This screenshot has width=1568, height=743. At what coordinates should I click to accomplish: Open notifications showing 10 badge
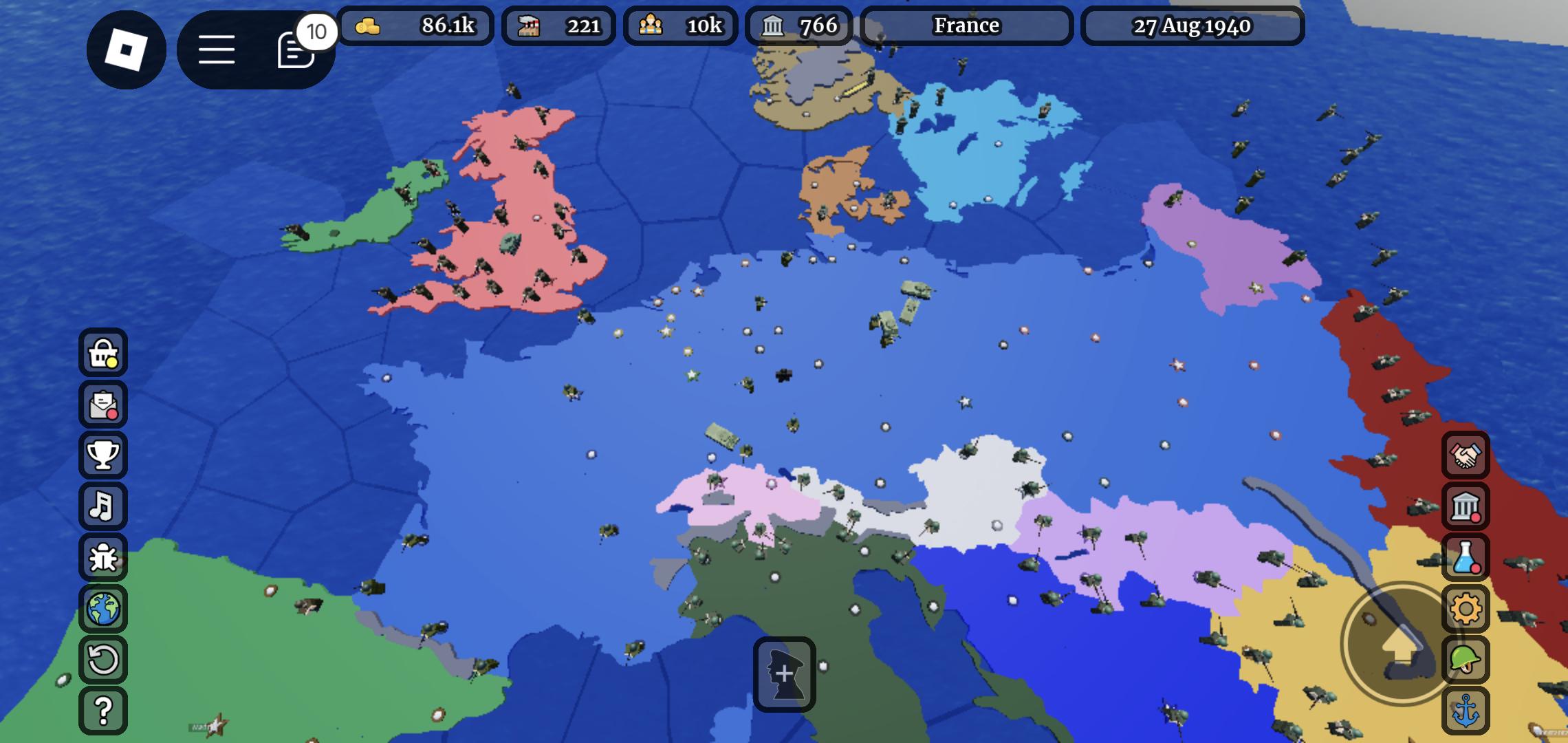pos(294,50)
